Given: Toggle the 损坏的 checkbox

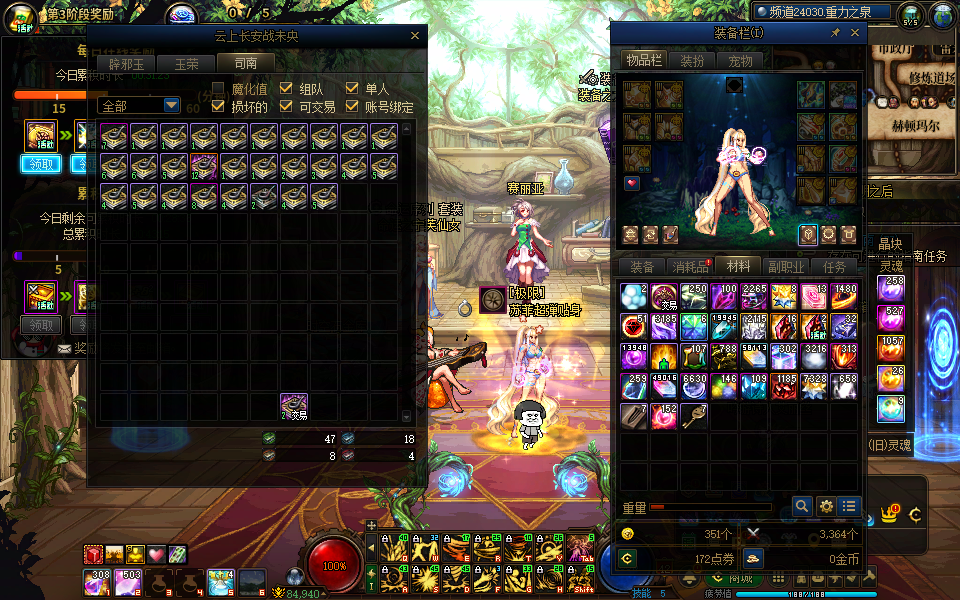Looking at the screenshot, I should pos(219,106).
